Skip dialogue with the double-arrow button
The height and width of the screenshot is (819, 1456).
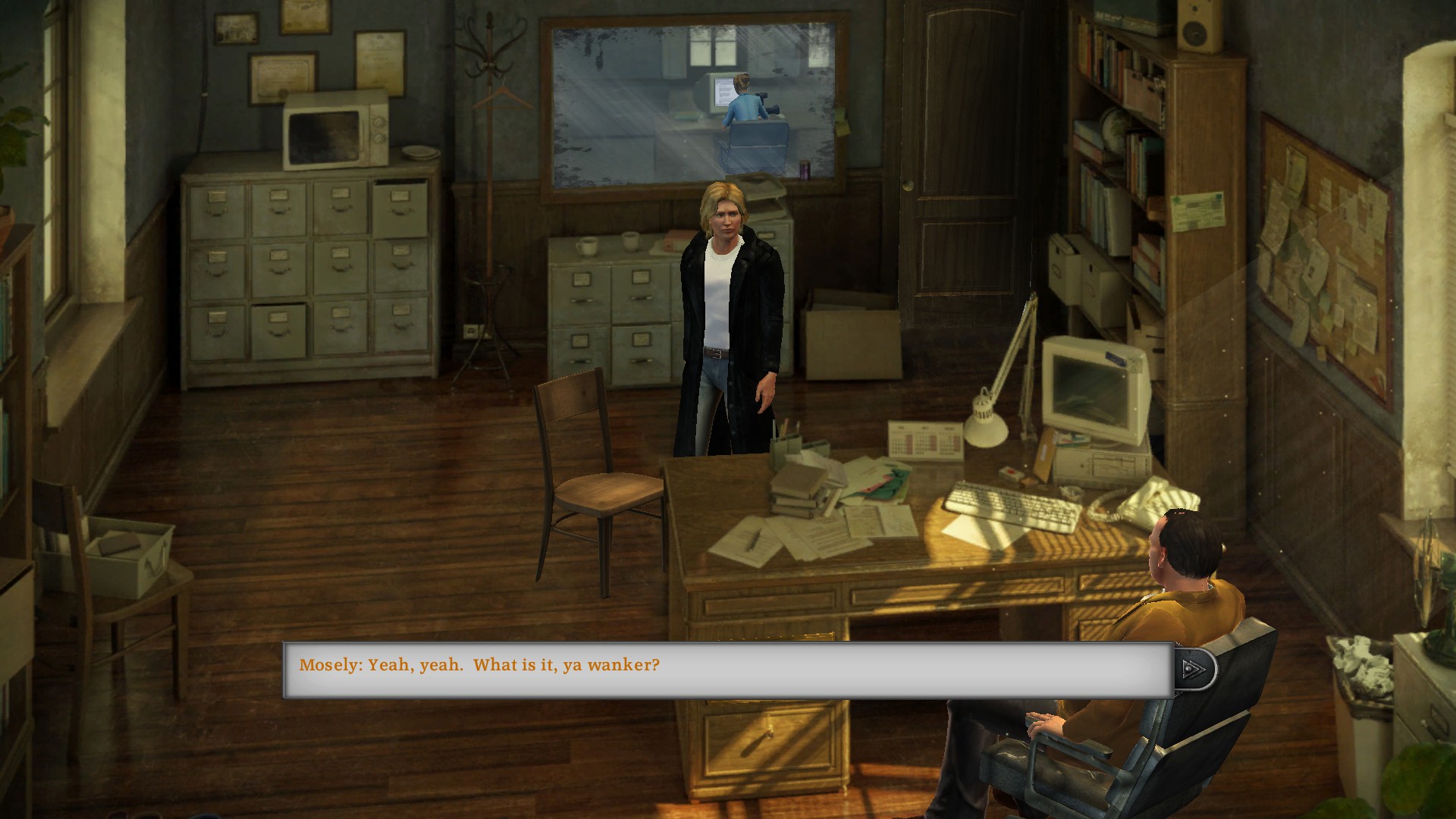(1194, 668)
